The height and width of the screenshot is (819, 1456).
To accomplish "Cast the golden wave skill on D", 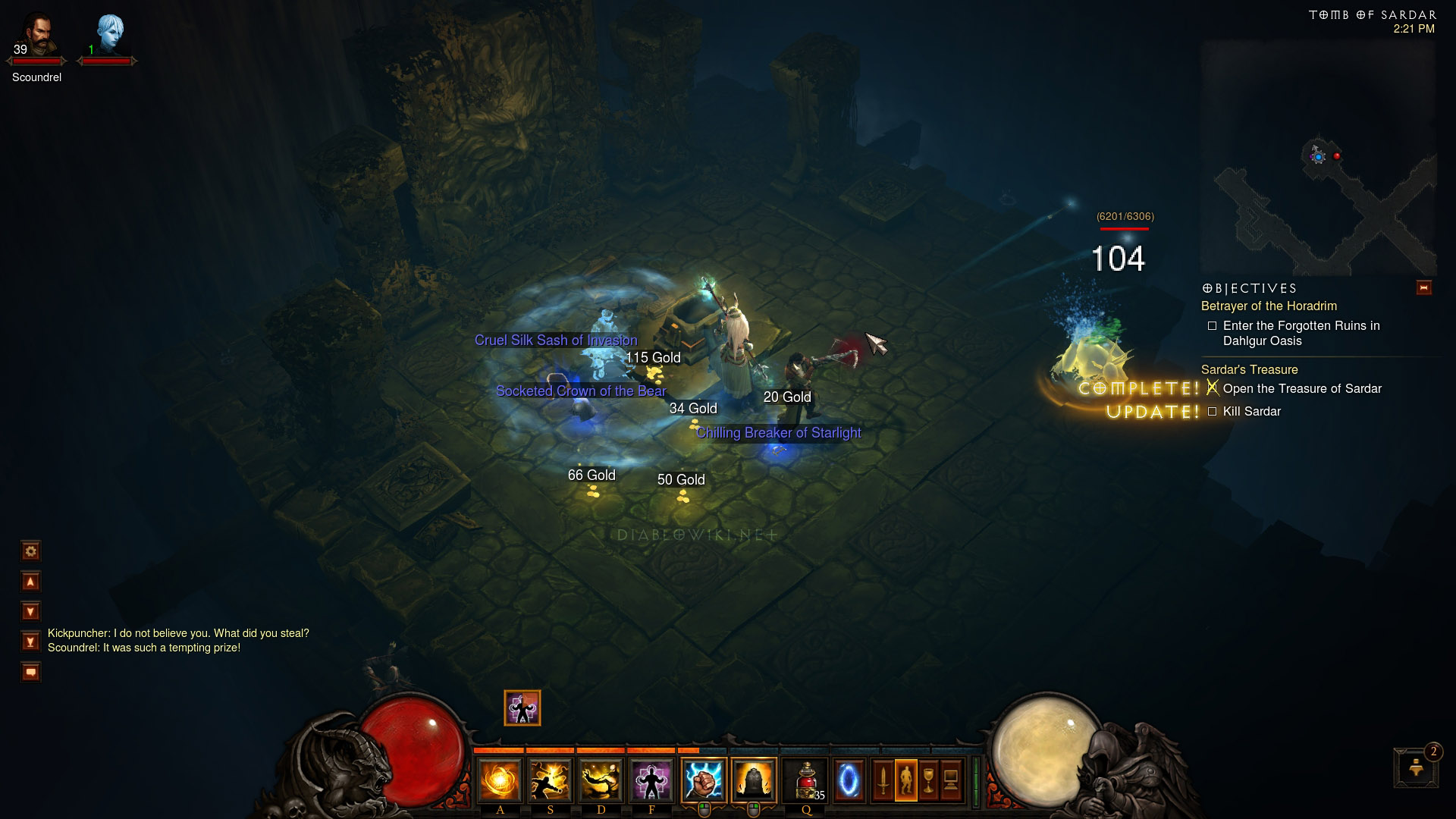I will 601,780.
